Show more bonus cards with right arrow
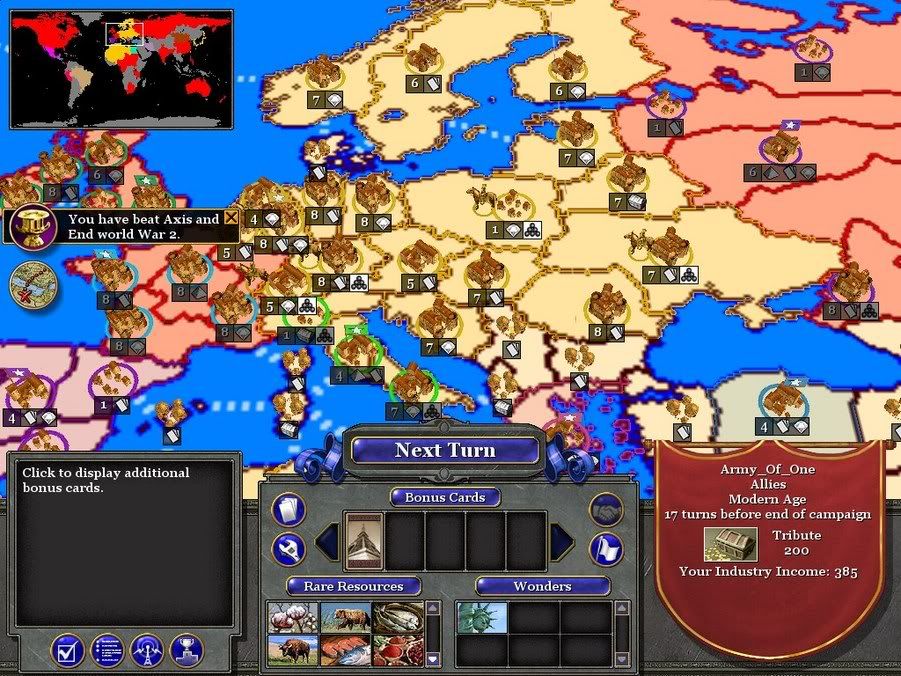 561,542
